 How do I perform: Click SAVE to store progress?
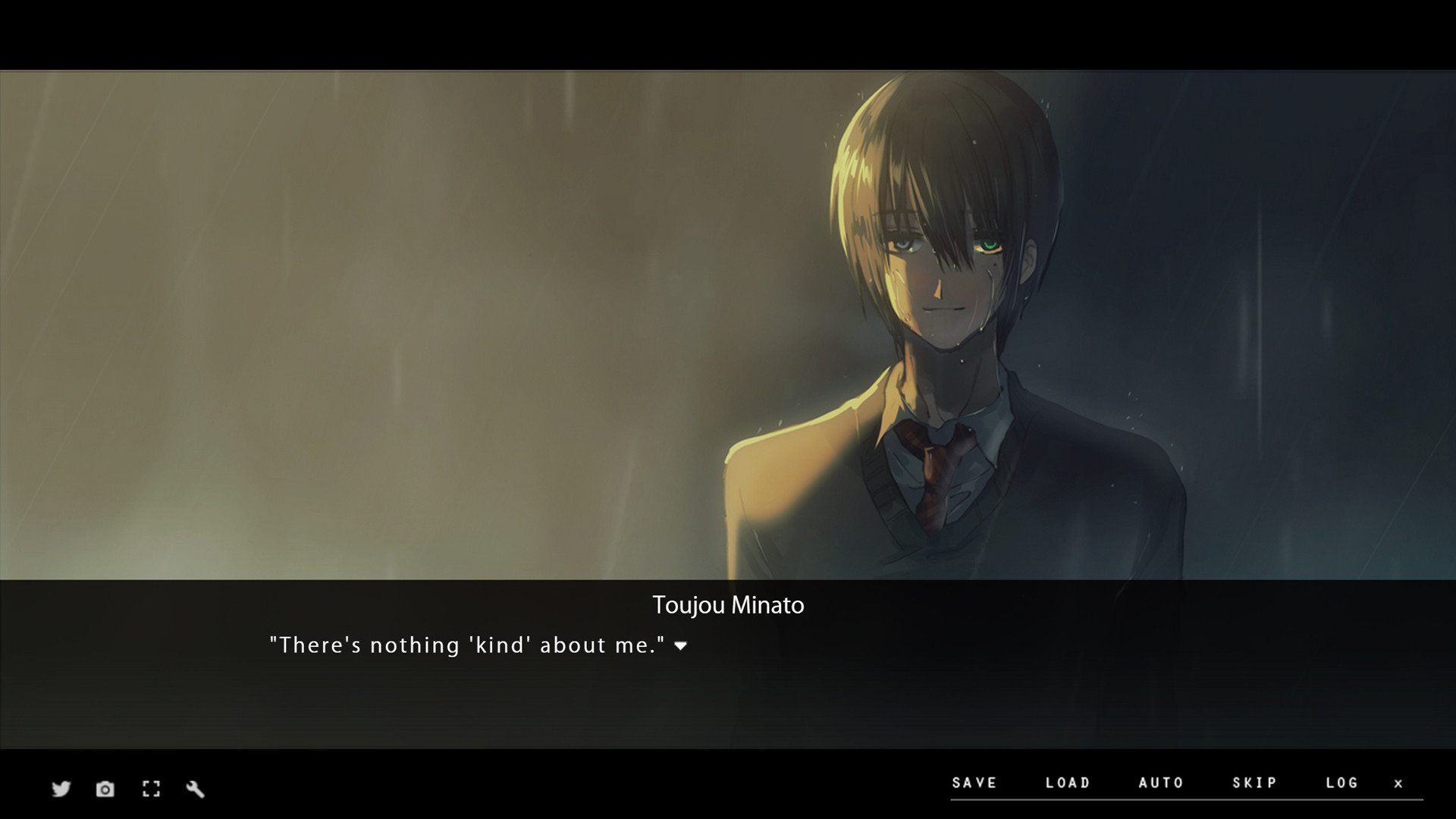(x=975, y=783)
